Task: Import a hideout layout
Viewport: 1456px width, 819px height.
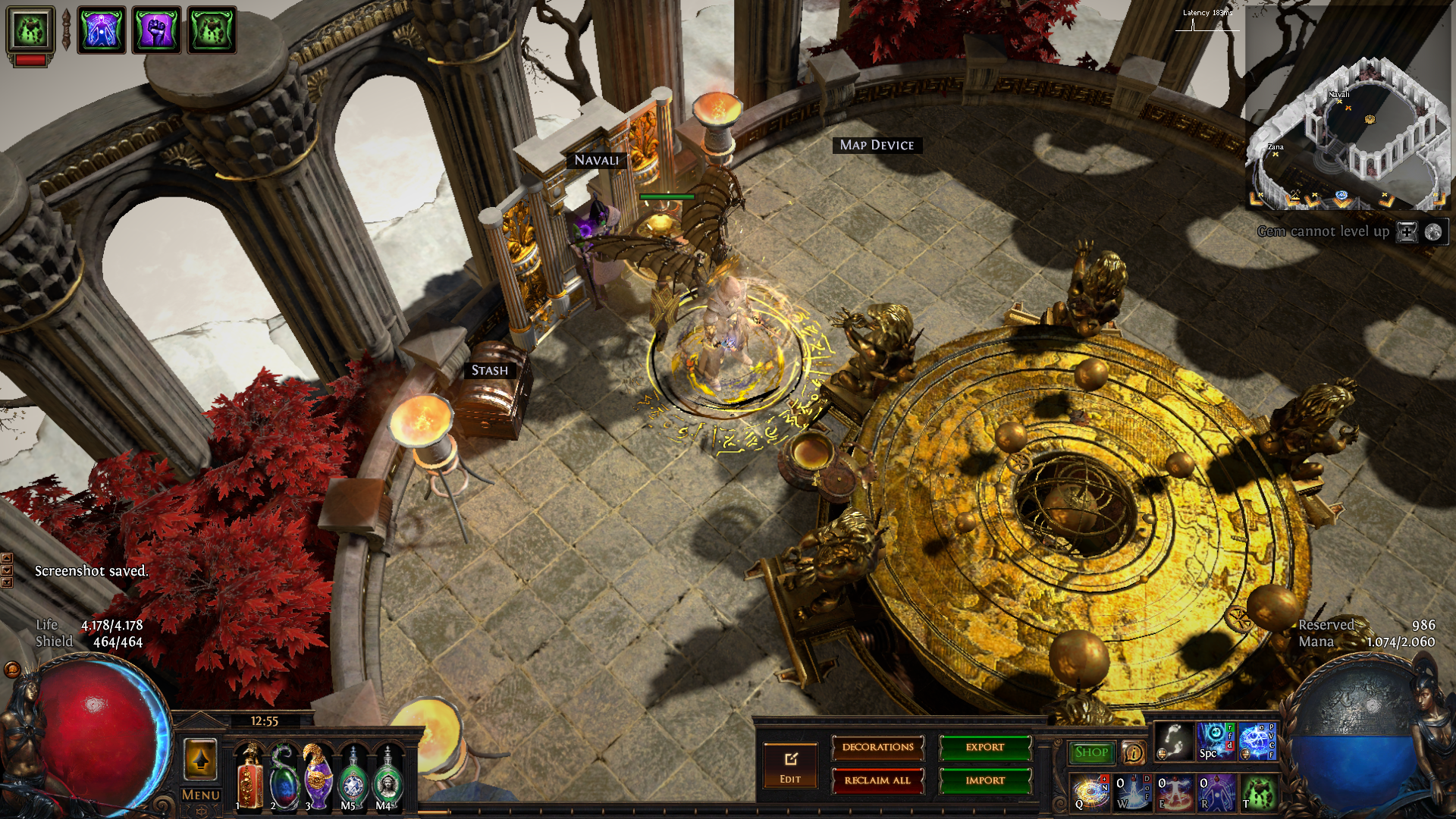Action: coord(985,780)
